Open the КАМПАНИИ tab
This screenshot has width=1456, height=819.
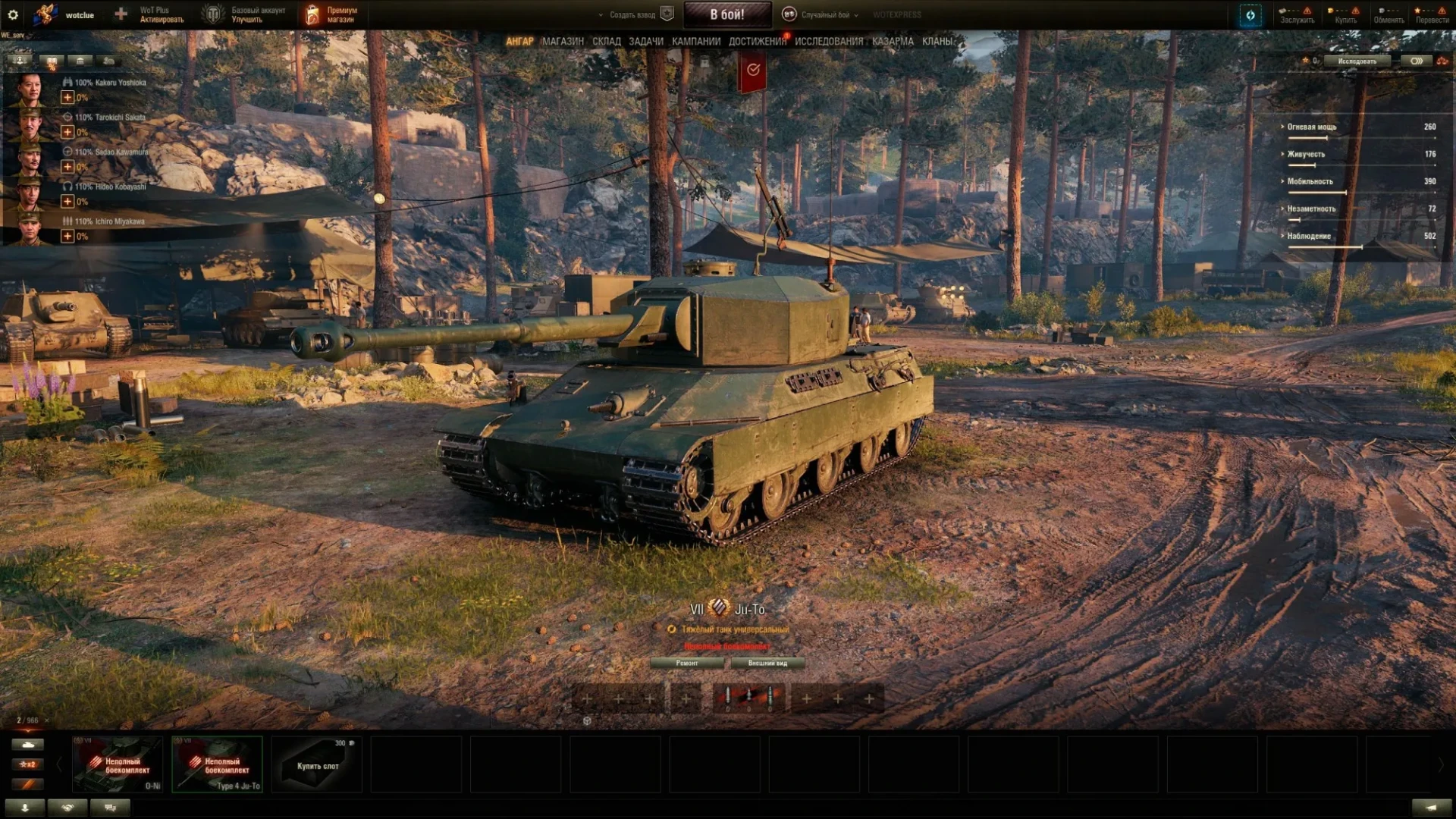(695, 42)
